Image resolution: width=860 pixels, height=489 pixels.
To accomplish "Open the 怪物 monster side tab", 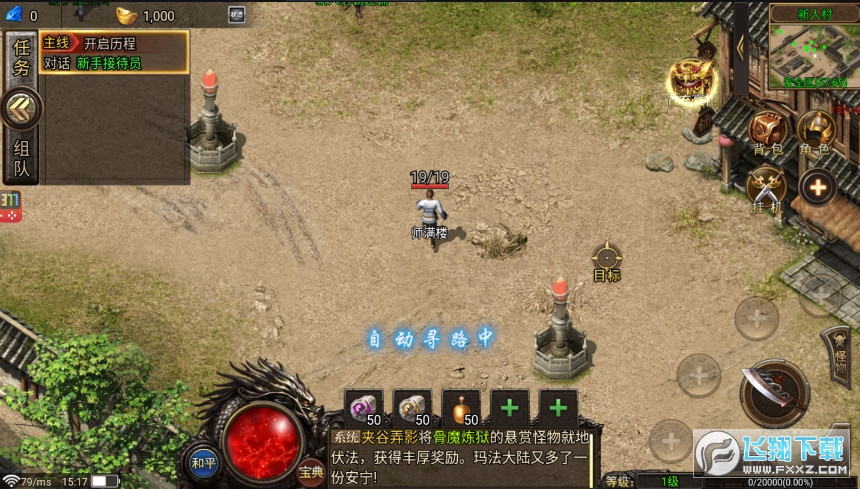I will click(x=836, y=355).
